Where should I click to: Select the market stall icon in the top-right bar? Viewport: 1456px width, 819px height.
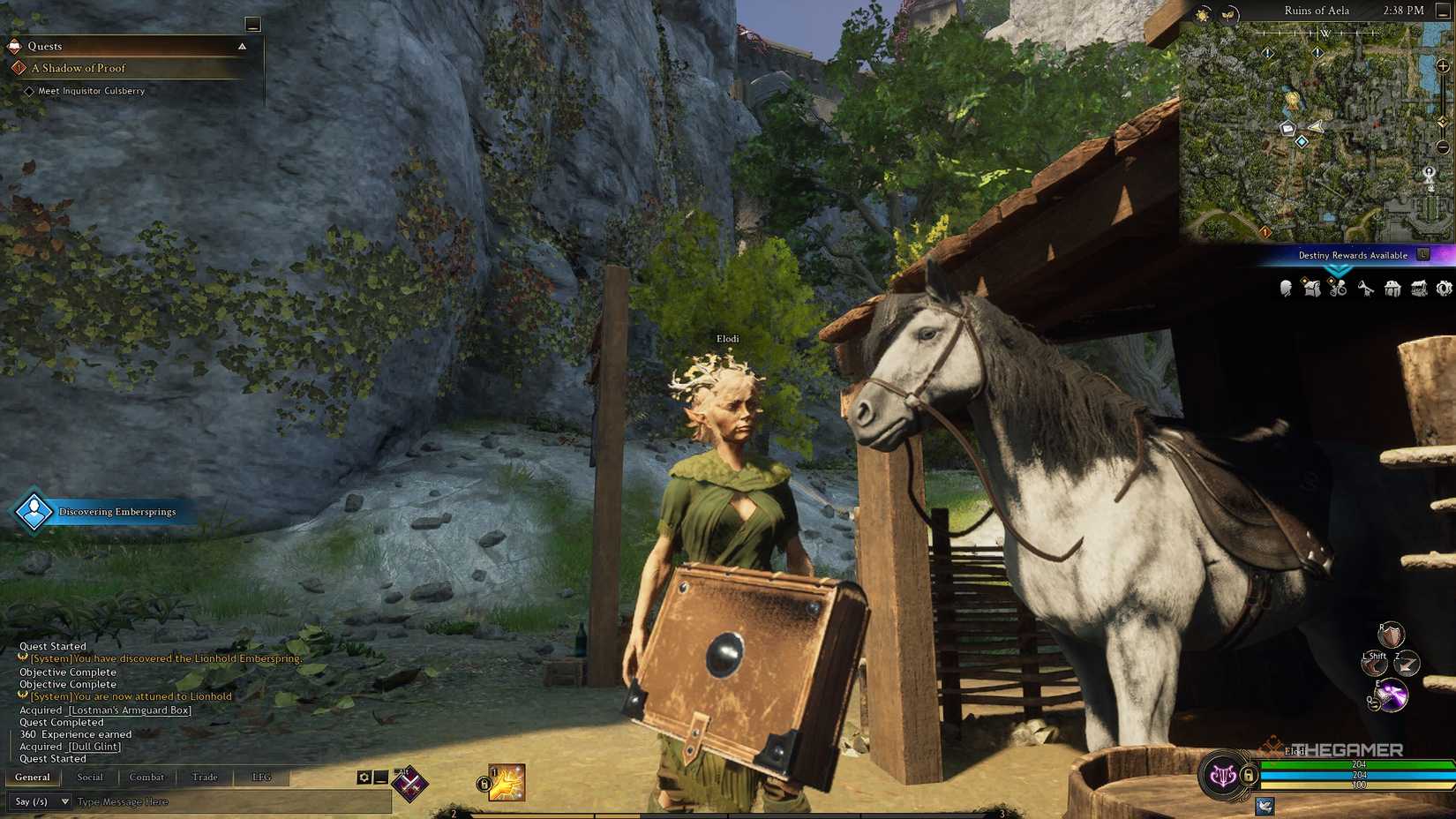pyautogui.click(x=1418, y=289)
